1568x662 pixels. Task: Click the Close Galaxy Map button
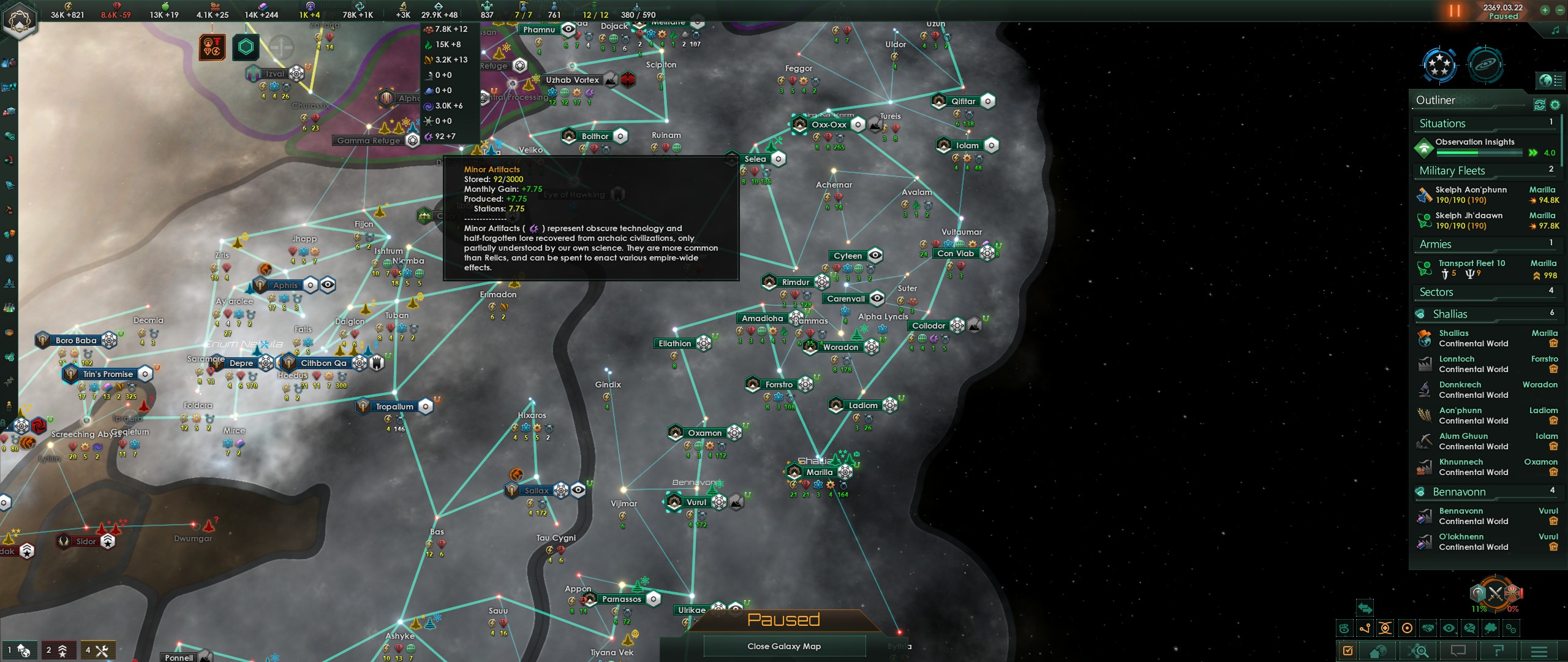[x=785, y=646]
